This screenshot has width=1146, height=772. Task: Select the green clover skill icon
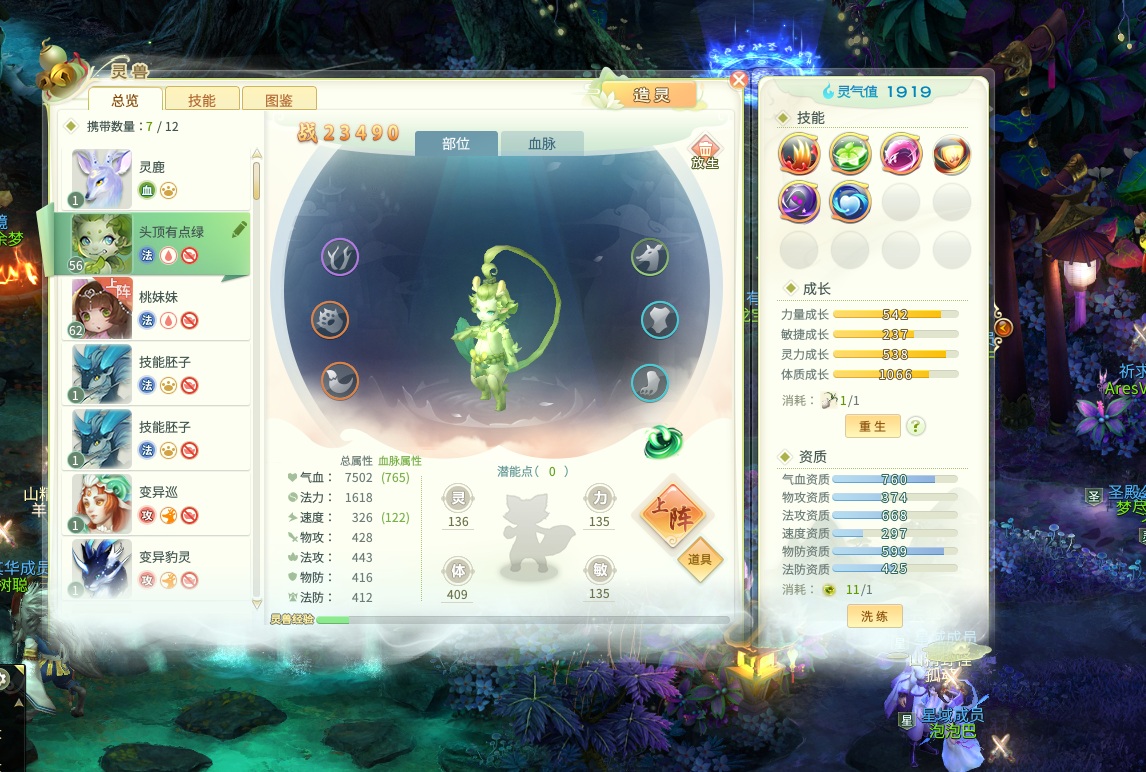[850, 154]
